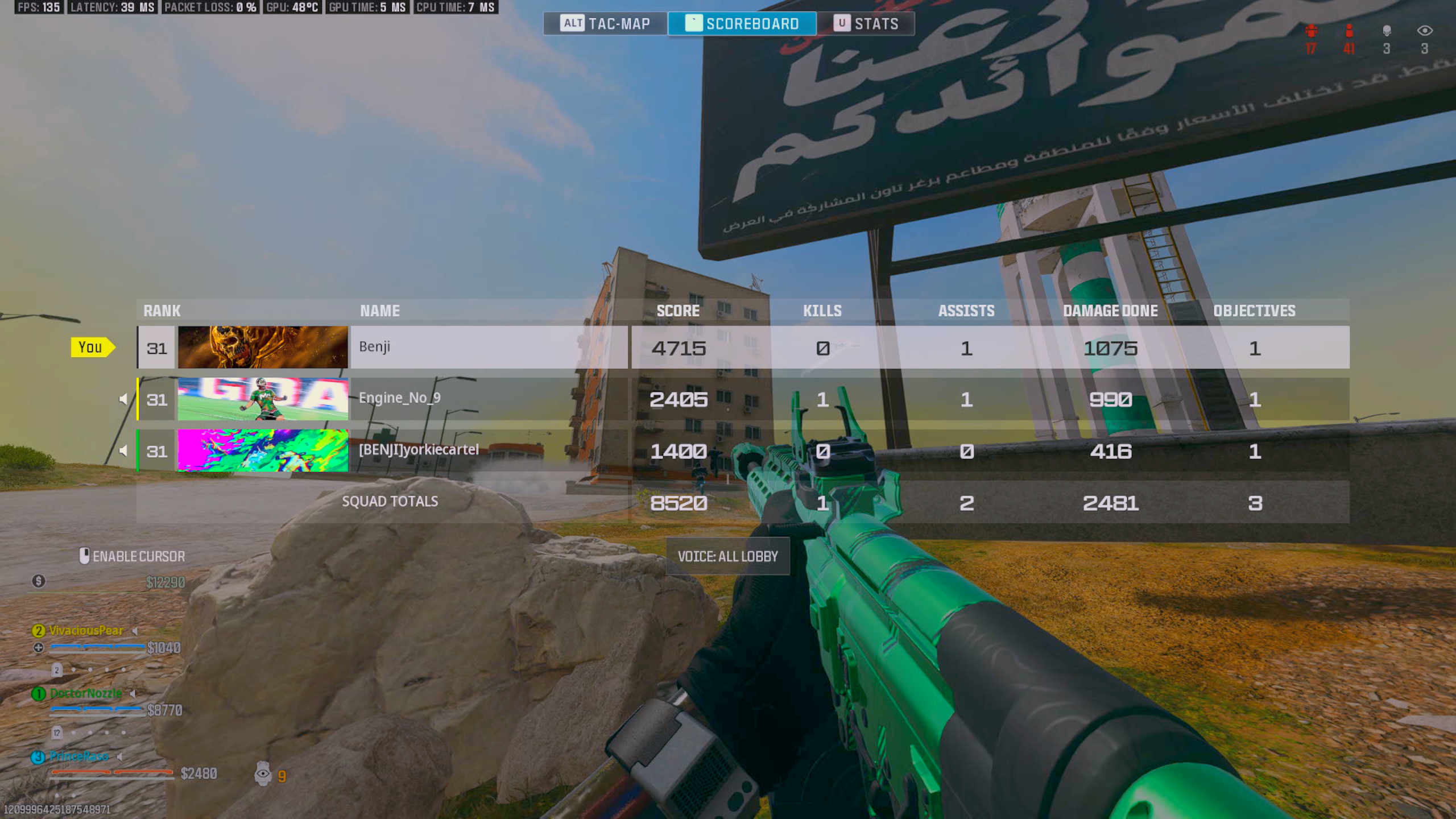Select squadmate VivaciousPear in the squad list
This screenshot has width=1456, height=819.
(x=86, y=631)
